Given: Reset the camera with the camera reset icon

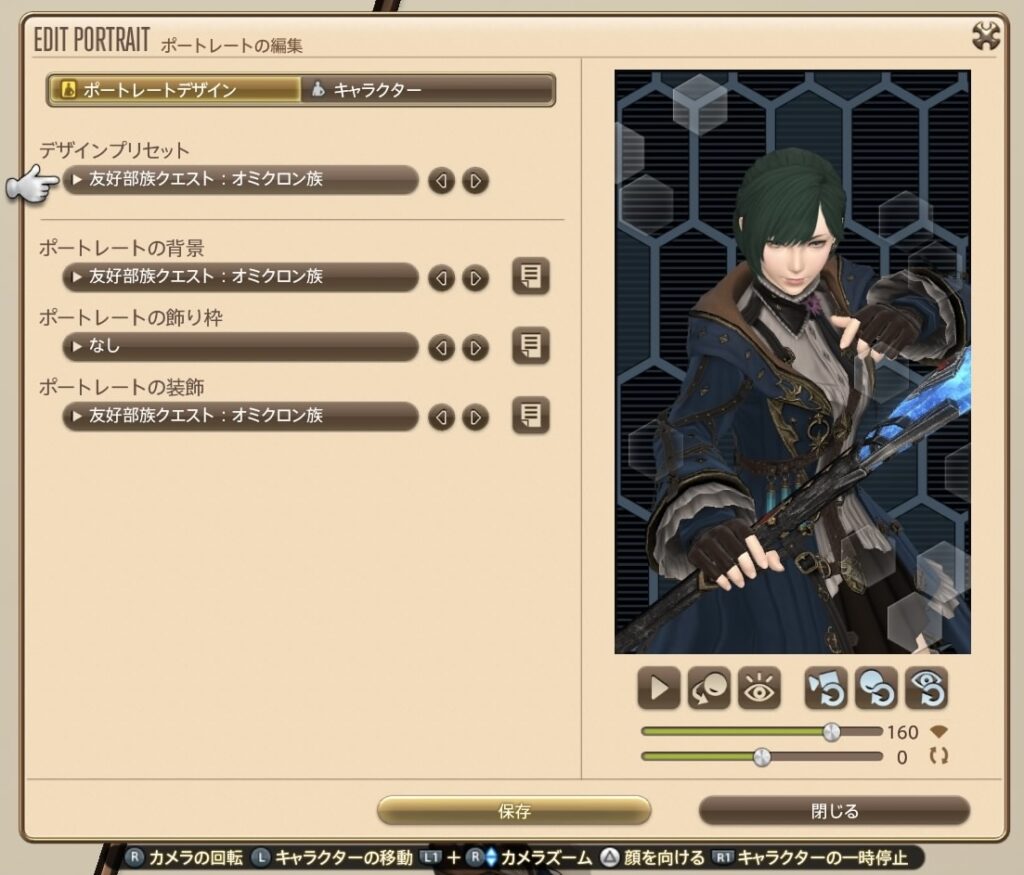Looking at the screenshot, I should coord(826,688).
